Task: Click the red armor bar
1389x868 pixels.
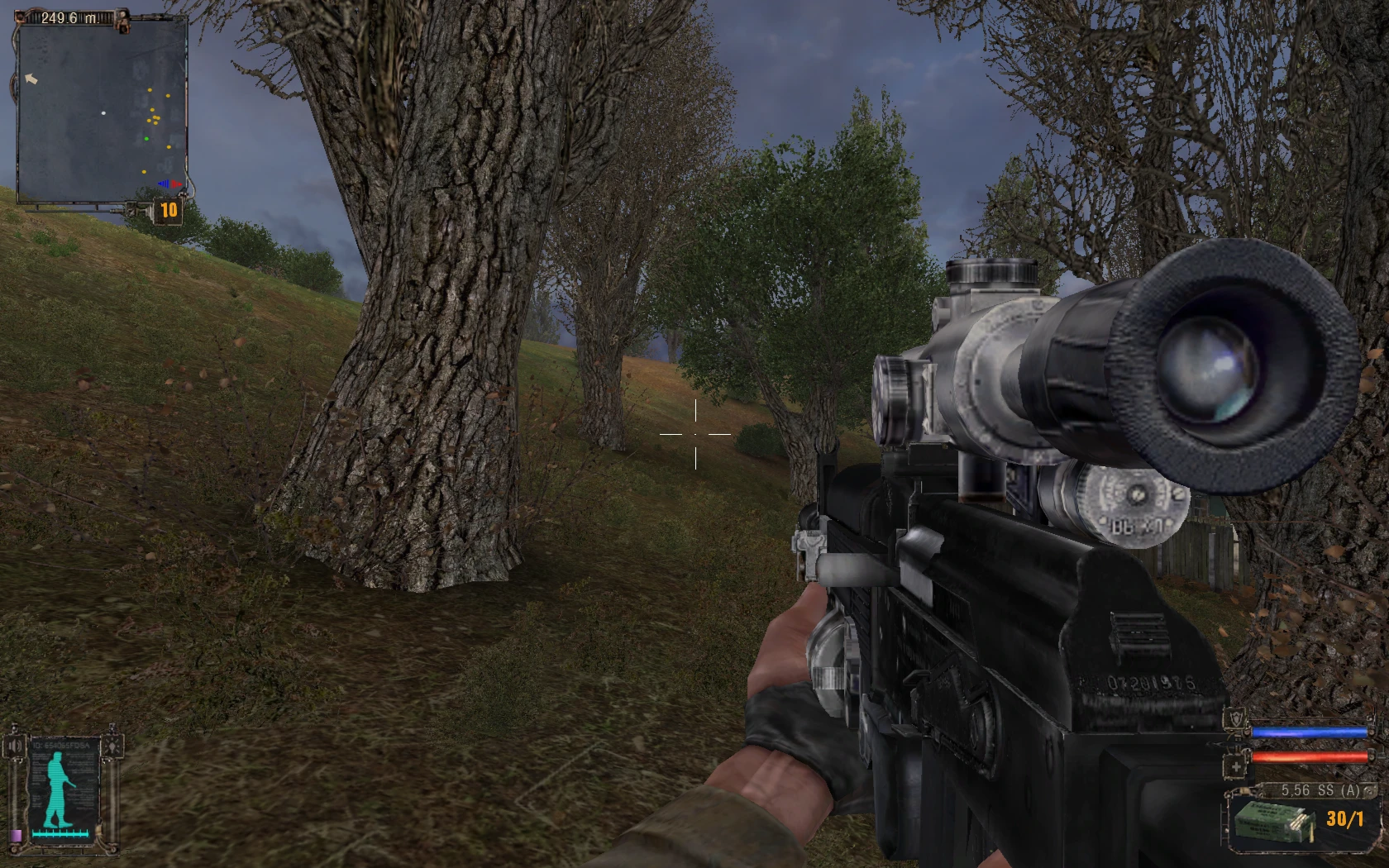Action: pos(1310,757)
